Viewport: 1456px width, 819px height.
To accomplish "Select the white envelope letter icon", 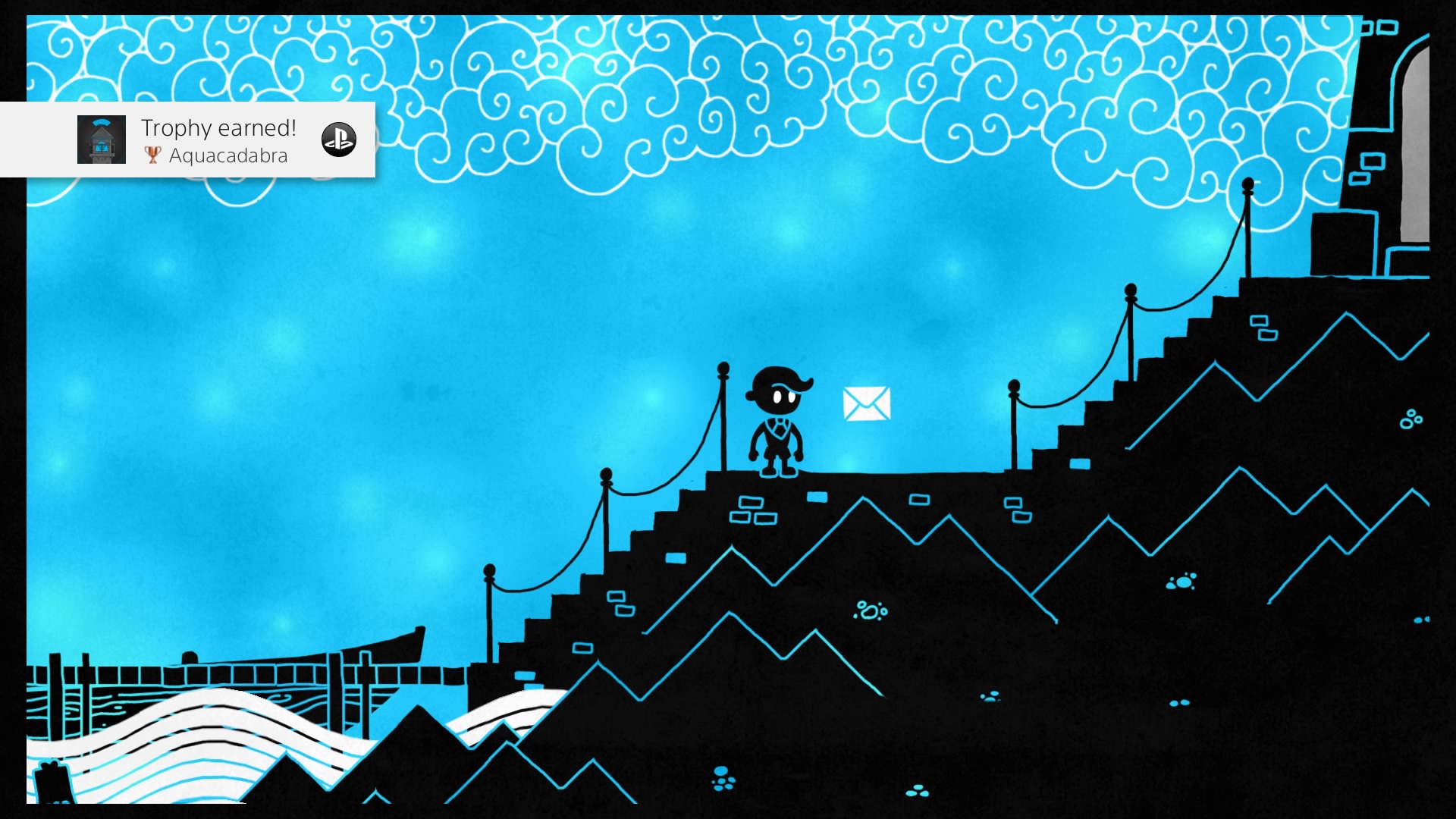I will click(x=866, y=403).
